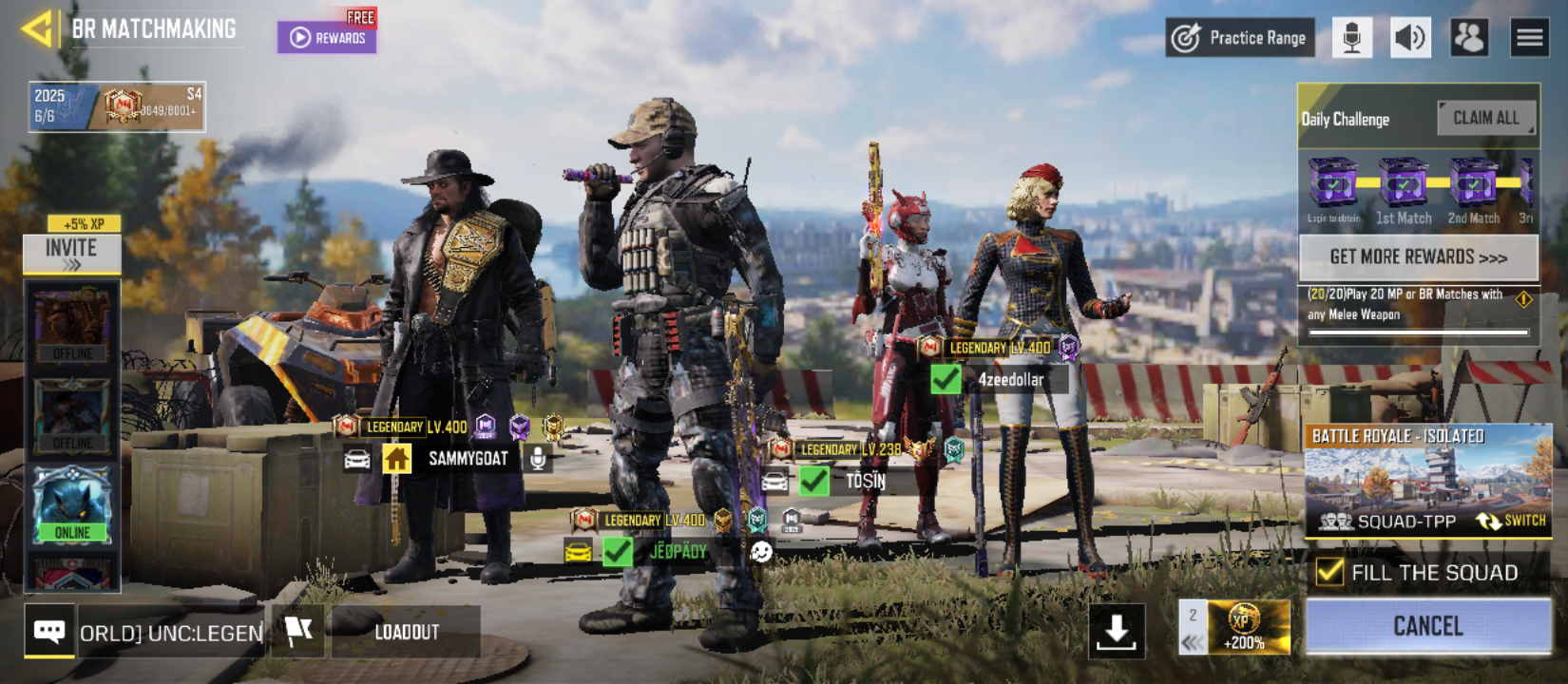
Task: Enter the Practice Range
Action: tap(1240, 38)
